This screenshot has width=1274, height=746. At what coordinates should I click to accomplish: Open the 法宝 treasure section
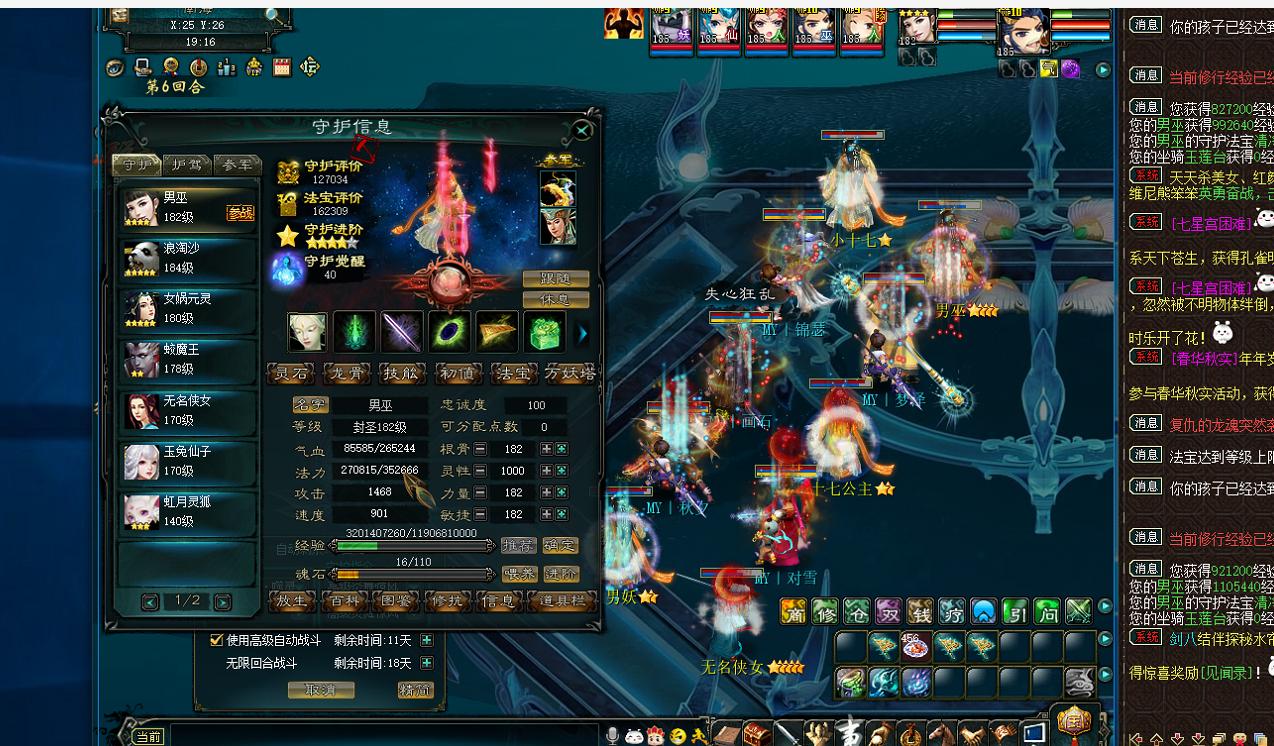click(514, 374)
